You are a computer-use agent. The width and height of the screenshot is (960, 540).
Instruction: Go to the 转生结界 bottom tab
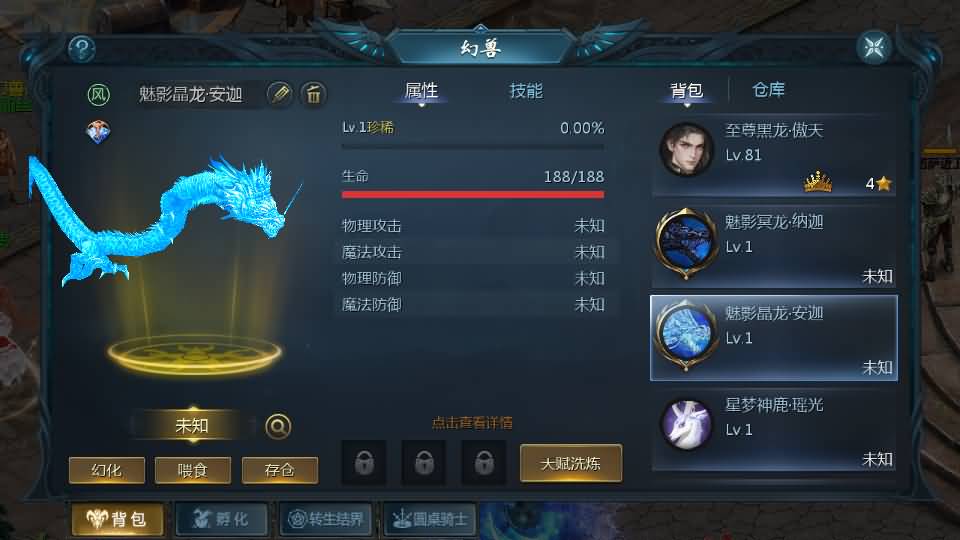pyautogui.click(x=326, y=519)
